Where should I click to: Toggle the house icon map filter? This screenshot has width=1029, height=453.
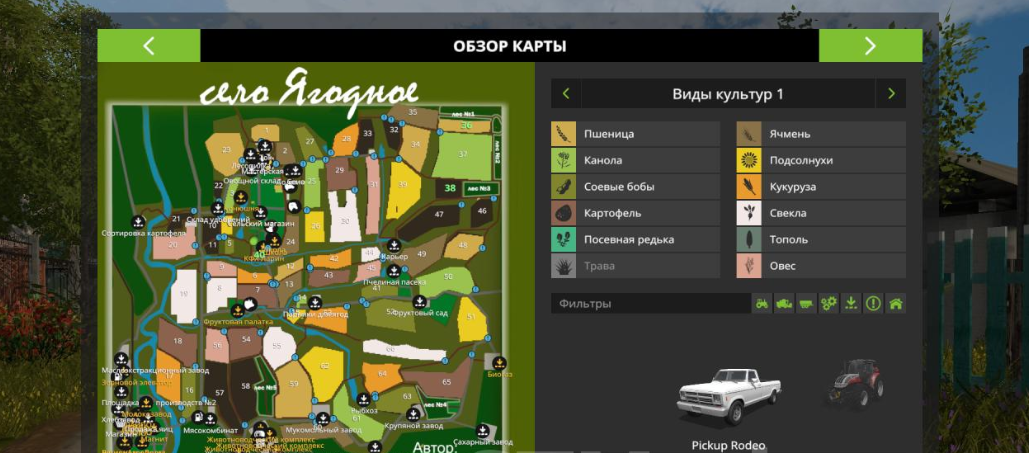pos(895,304)
